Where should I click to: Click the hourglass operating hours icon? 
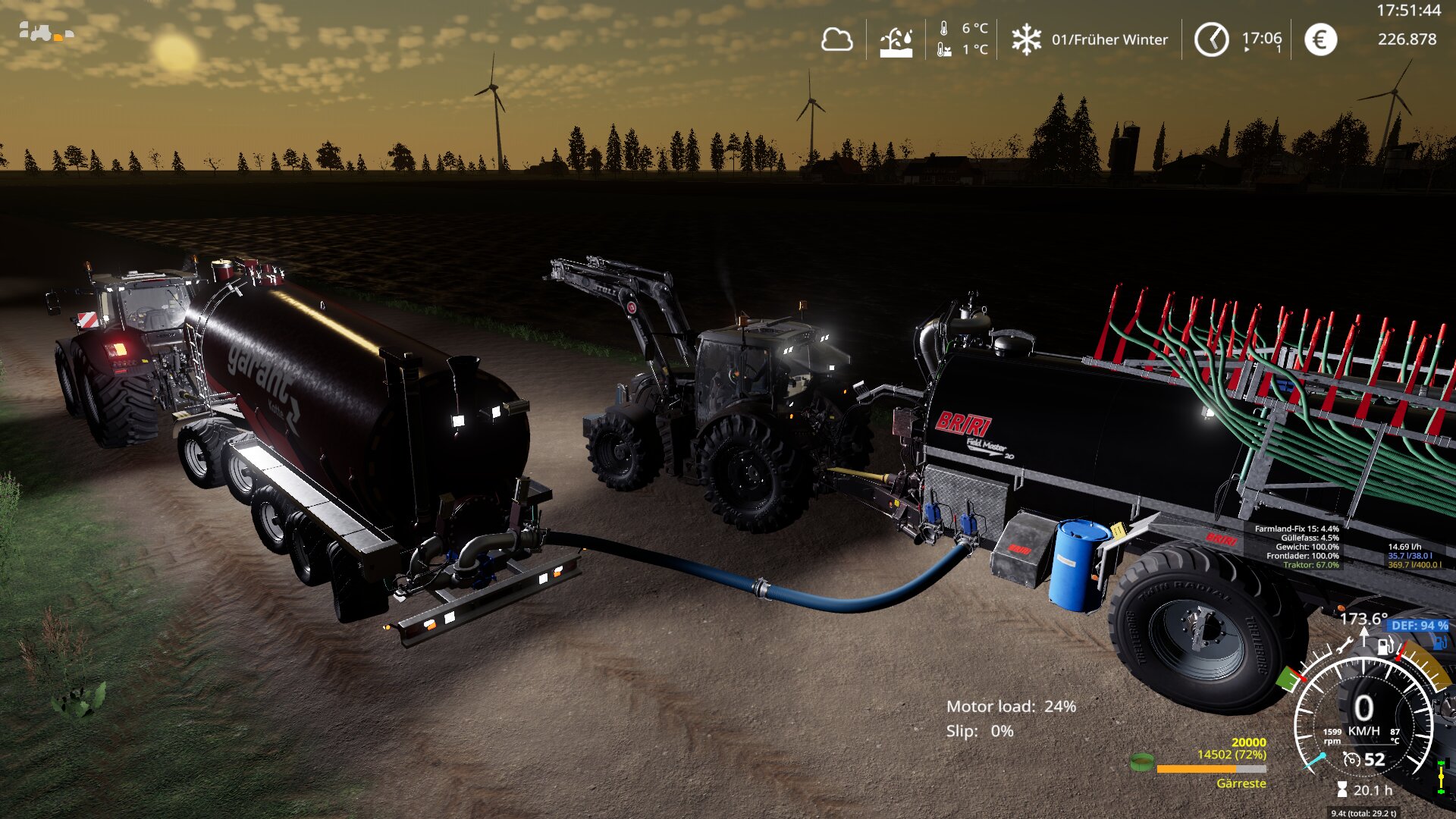(1342, 790)
